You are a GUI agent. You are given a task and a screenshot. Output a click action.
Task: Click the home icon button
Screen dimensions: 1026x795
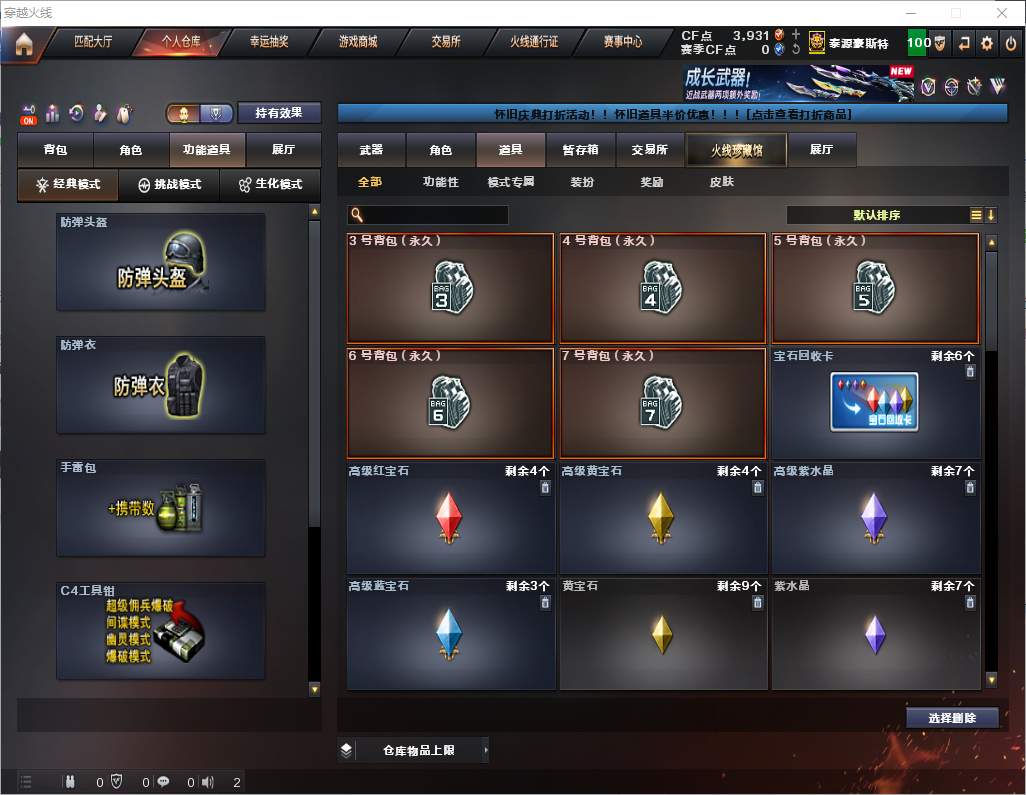[x=23, y=44]
